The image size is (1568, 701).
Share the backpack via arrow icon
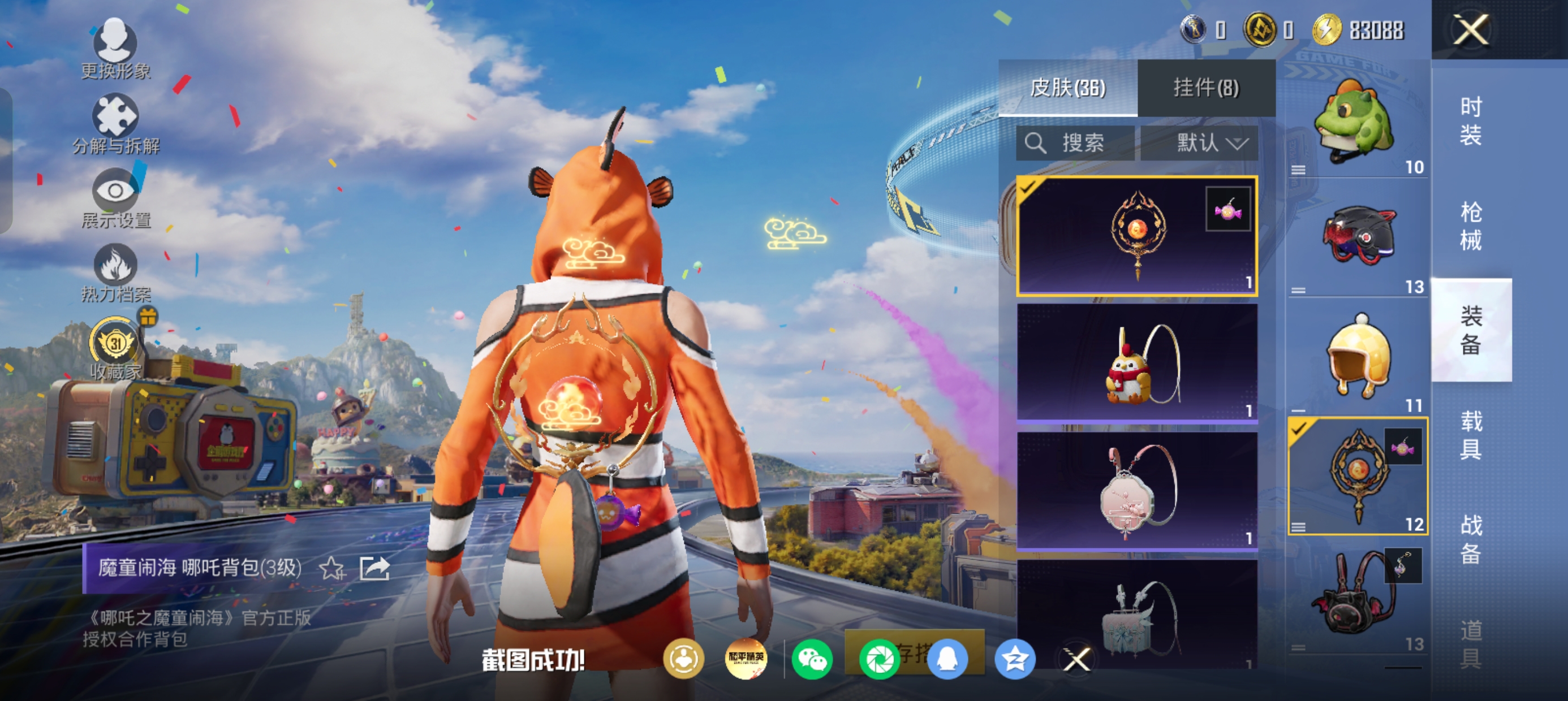374,569
